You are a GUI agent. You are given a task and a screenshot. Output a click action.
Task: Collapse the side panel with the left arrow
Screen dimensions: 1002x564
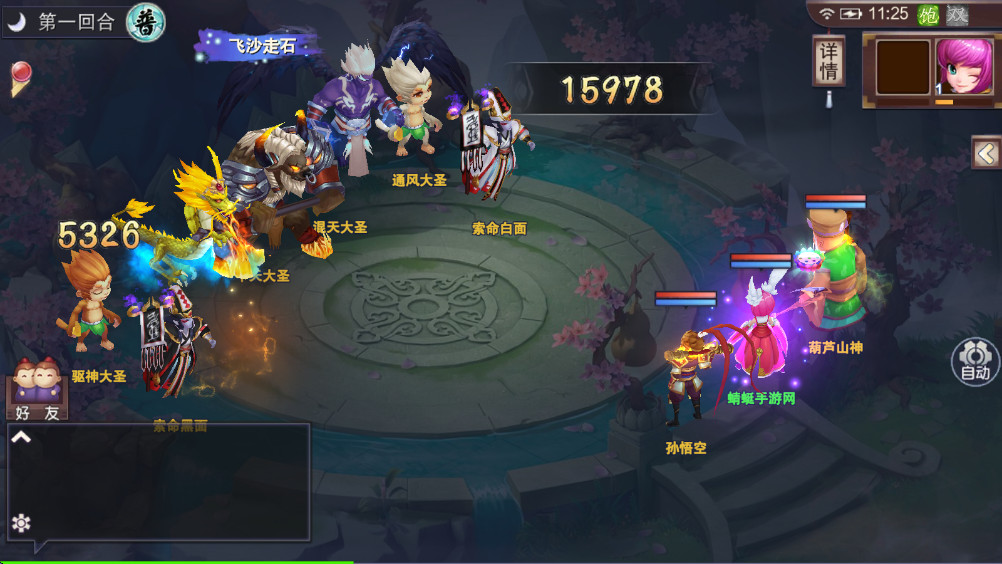pos(986,153)
